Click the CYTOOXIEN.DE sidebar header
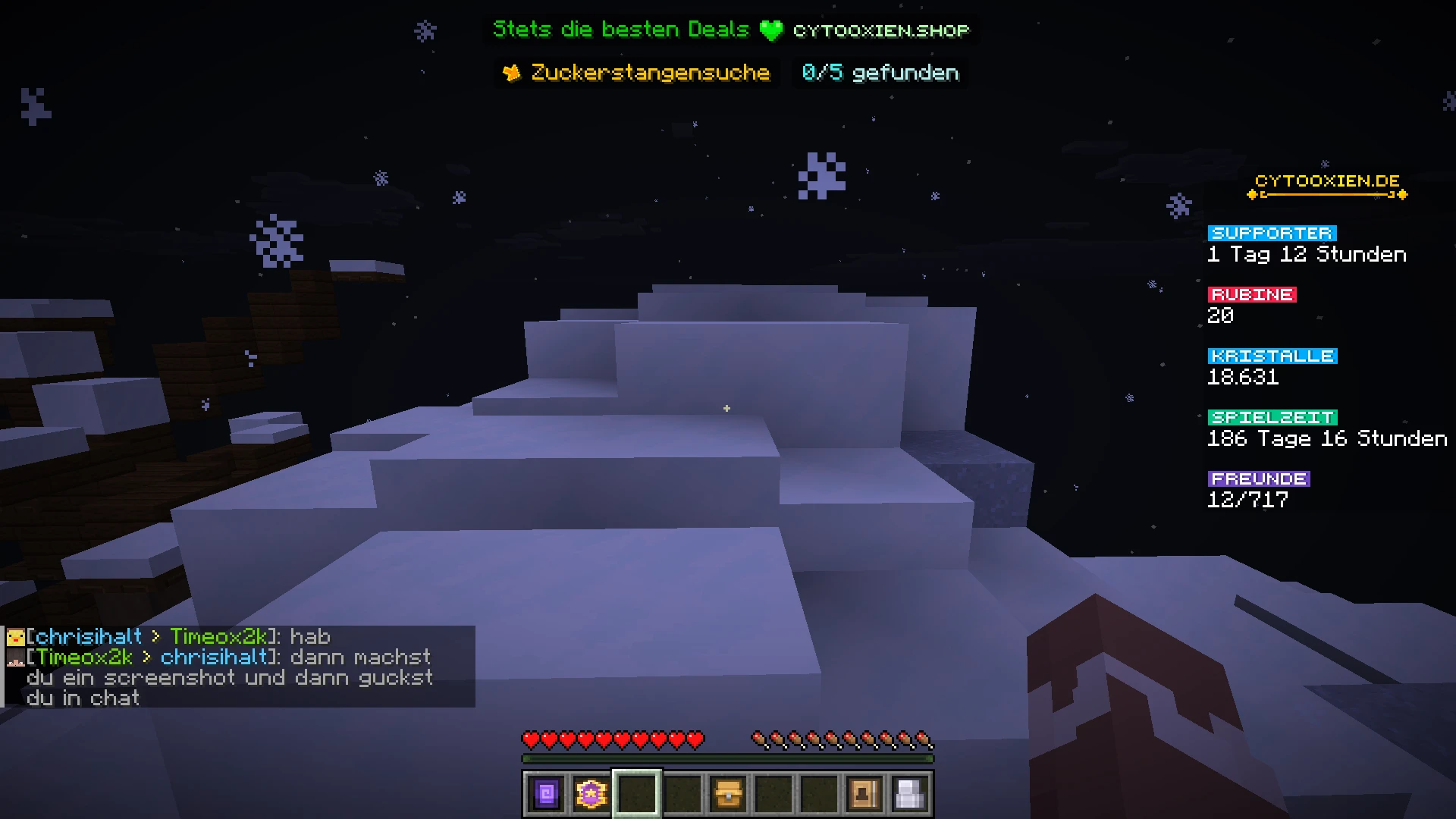The image size is (1456, 819). click(1326, 182)
